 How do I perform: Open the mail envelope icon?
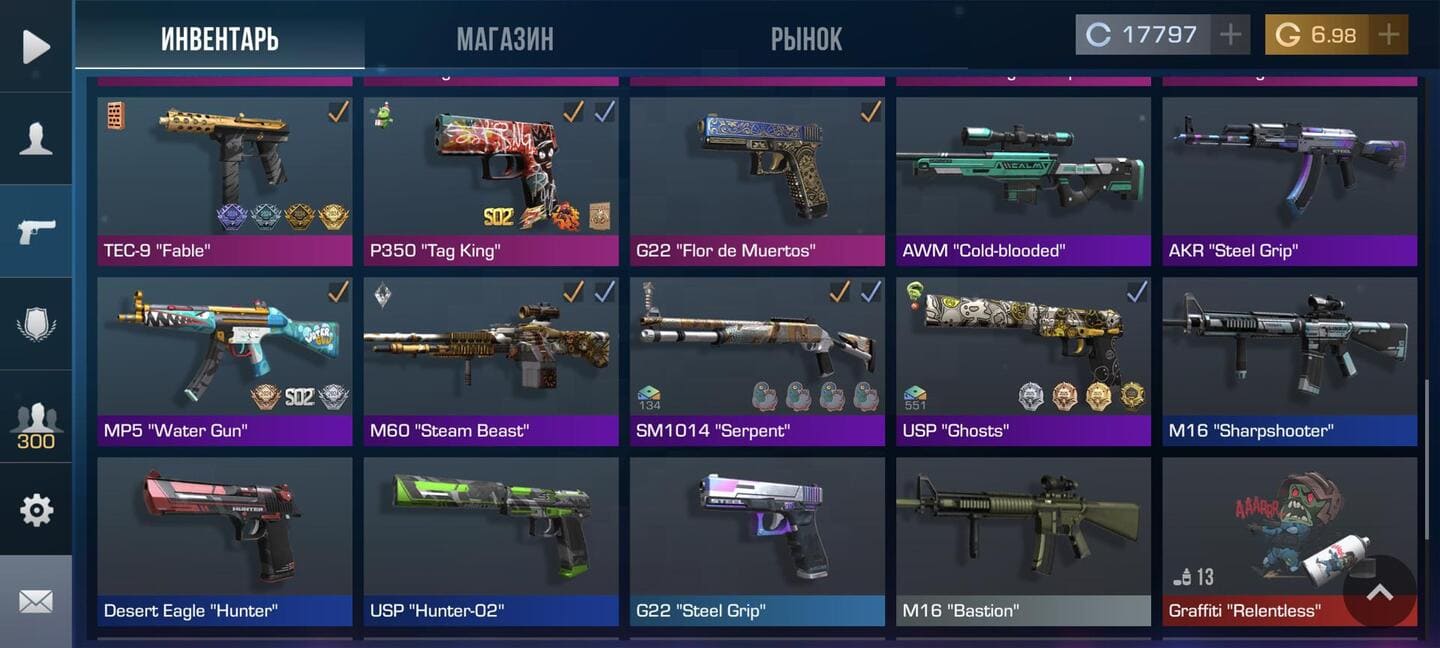[x=36, y=601]
